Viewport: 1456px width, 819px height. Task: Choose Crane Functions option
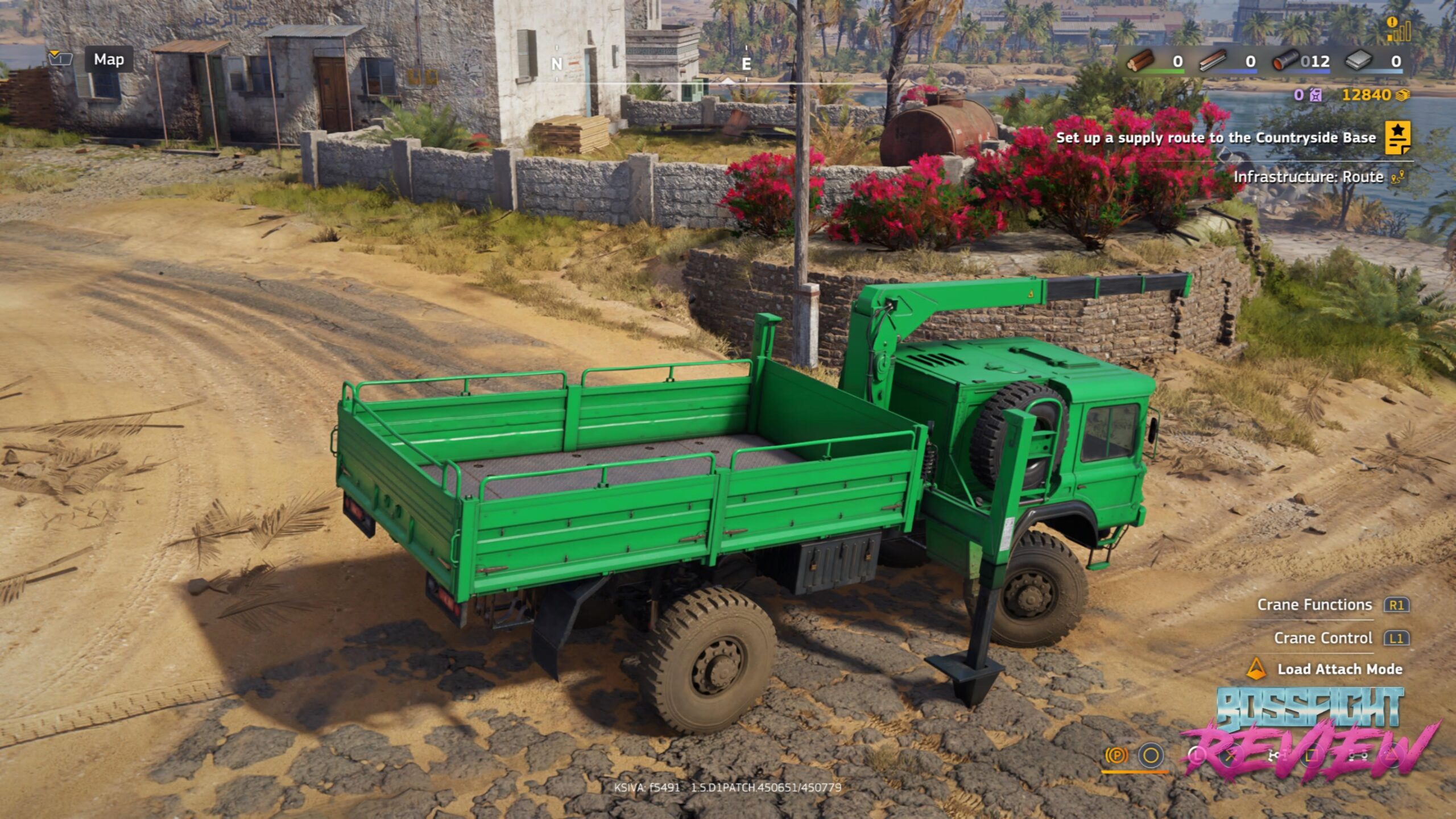click(1314, 605)
